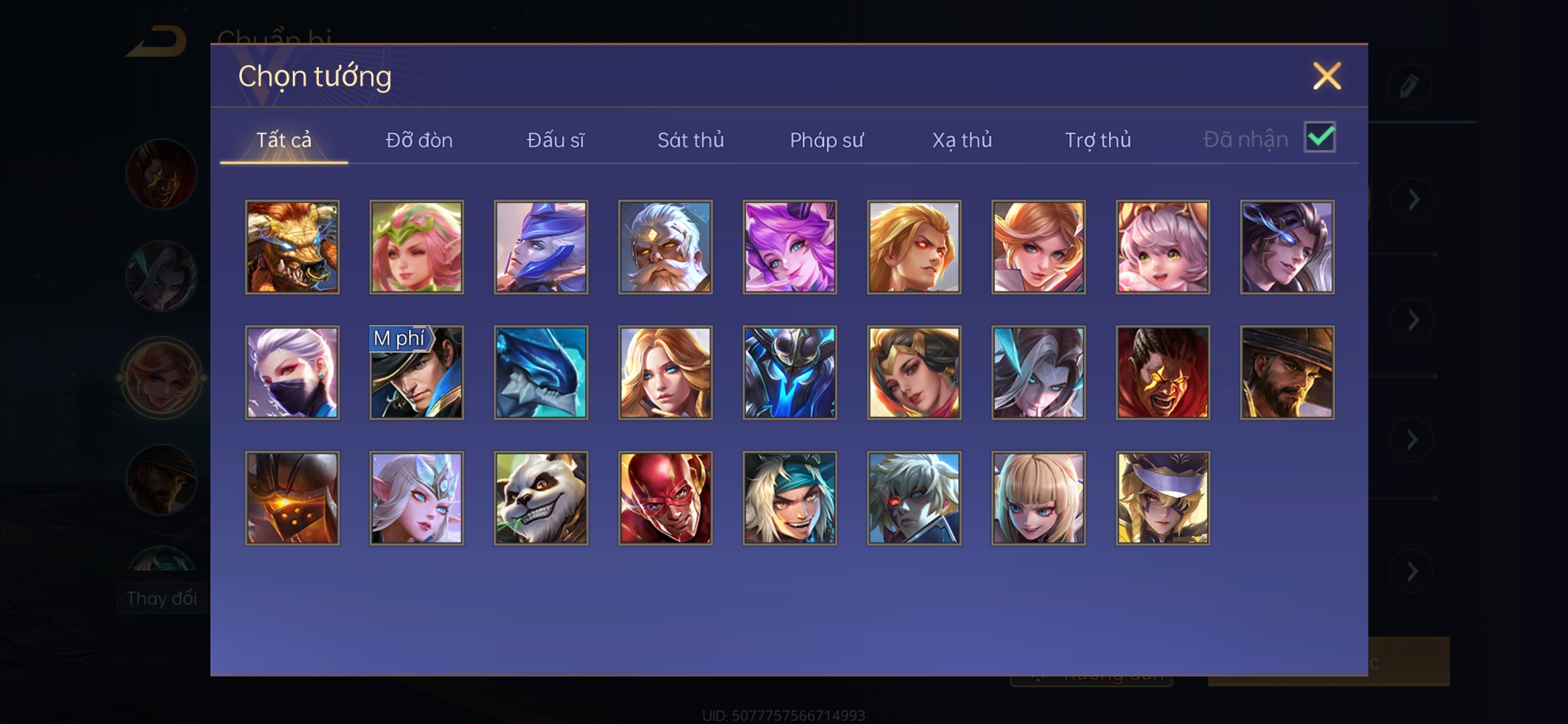Choose the blue armored dark knight hero
Image resolution: width=1568 pixels, height=724 pixels.
(789, 373)
